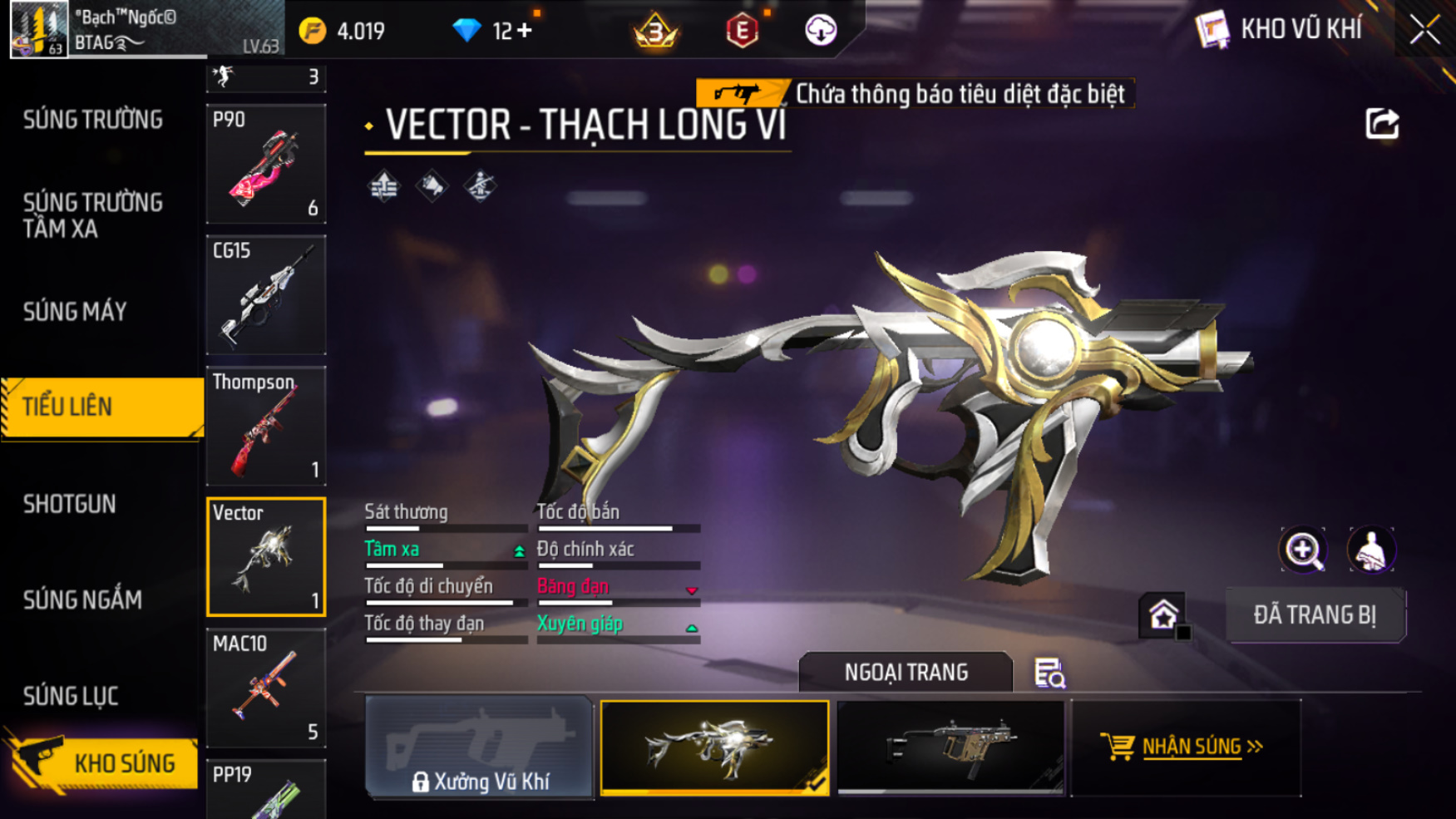1456x819 pixels.
Task: Choose the CG15 weapon tile
Action: [266, 295]
